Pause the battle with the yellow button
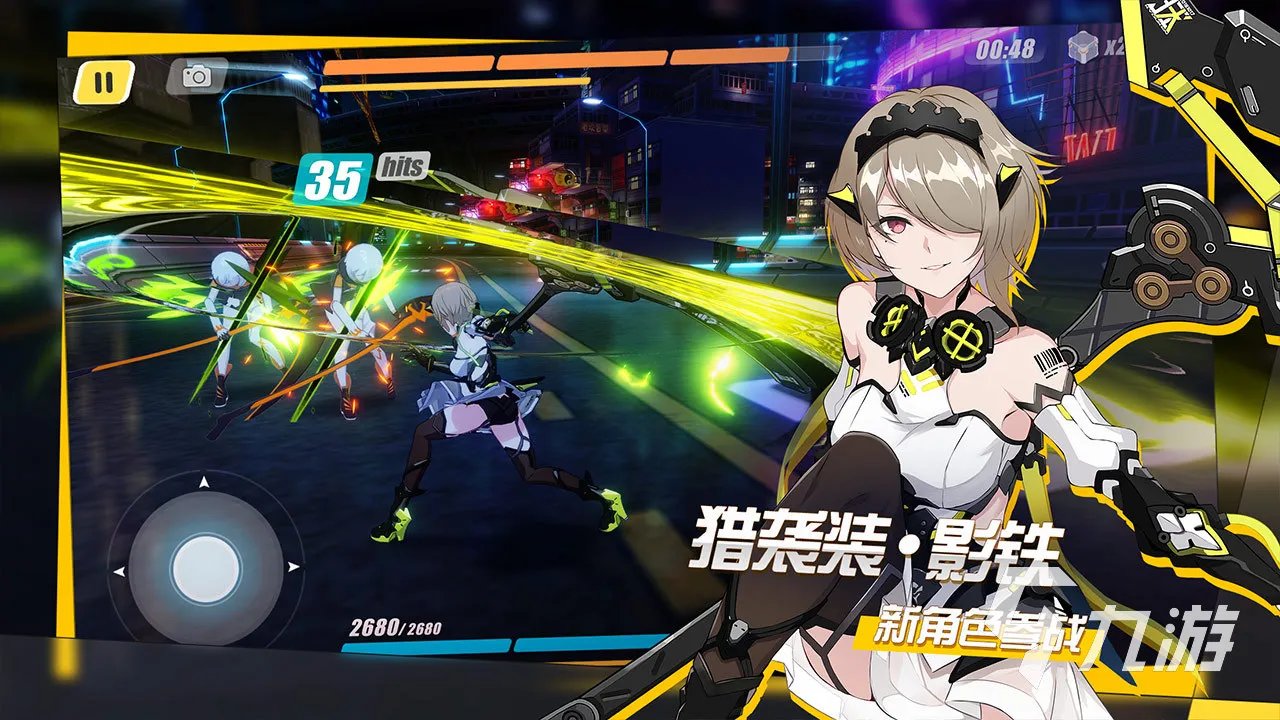This screenshot has height=720, width=1280. [x=104, y=82]
